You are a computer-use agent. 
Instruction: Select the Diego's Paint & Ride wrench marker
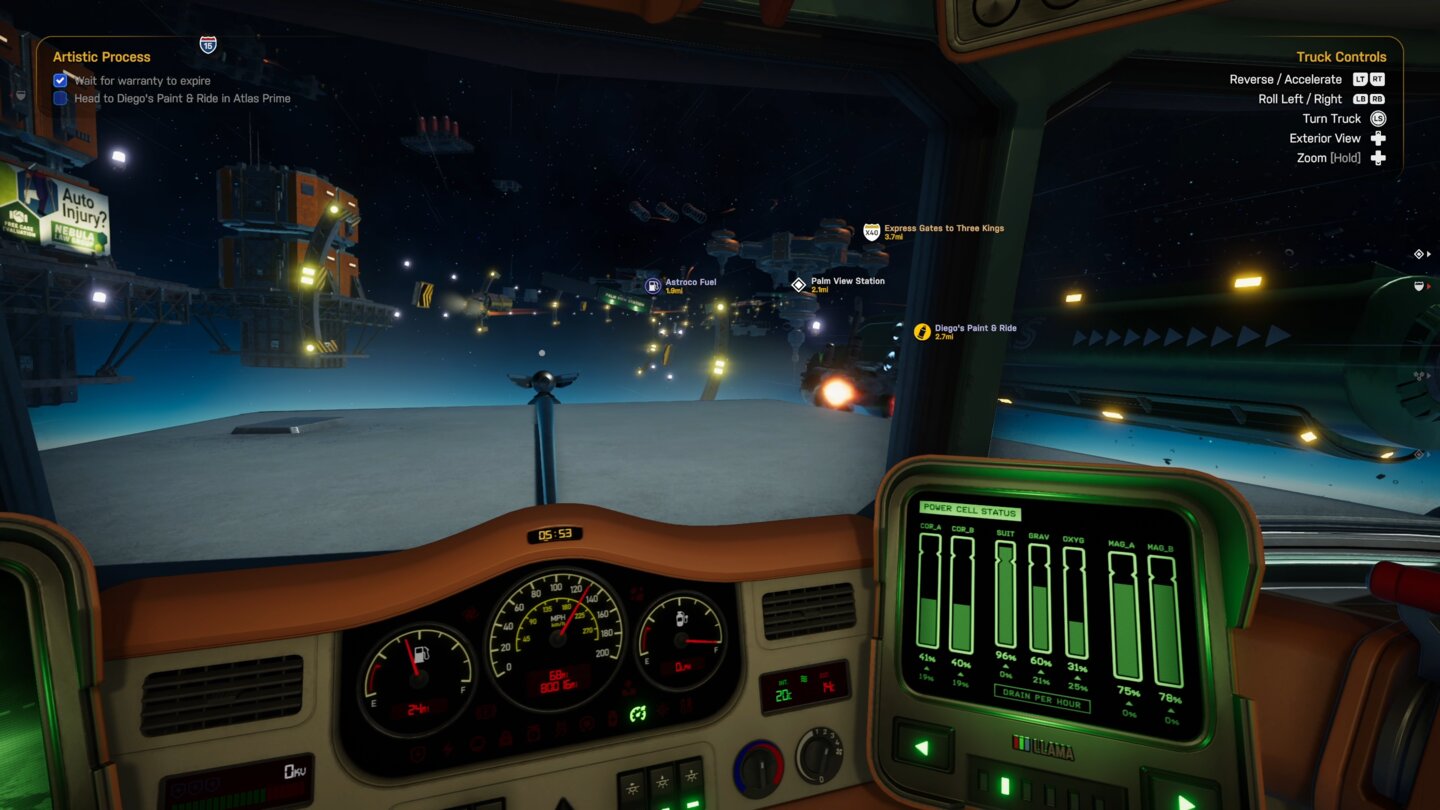click(921, 331)
